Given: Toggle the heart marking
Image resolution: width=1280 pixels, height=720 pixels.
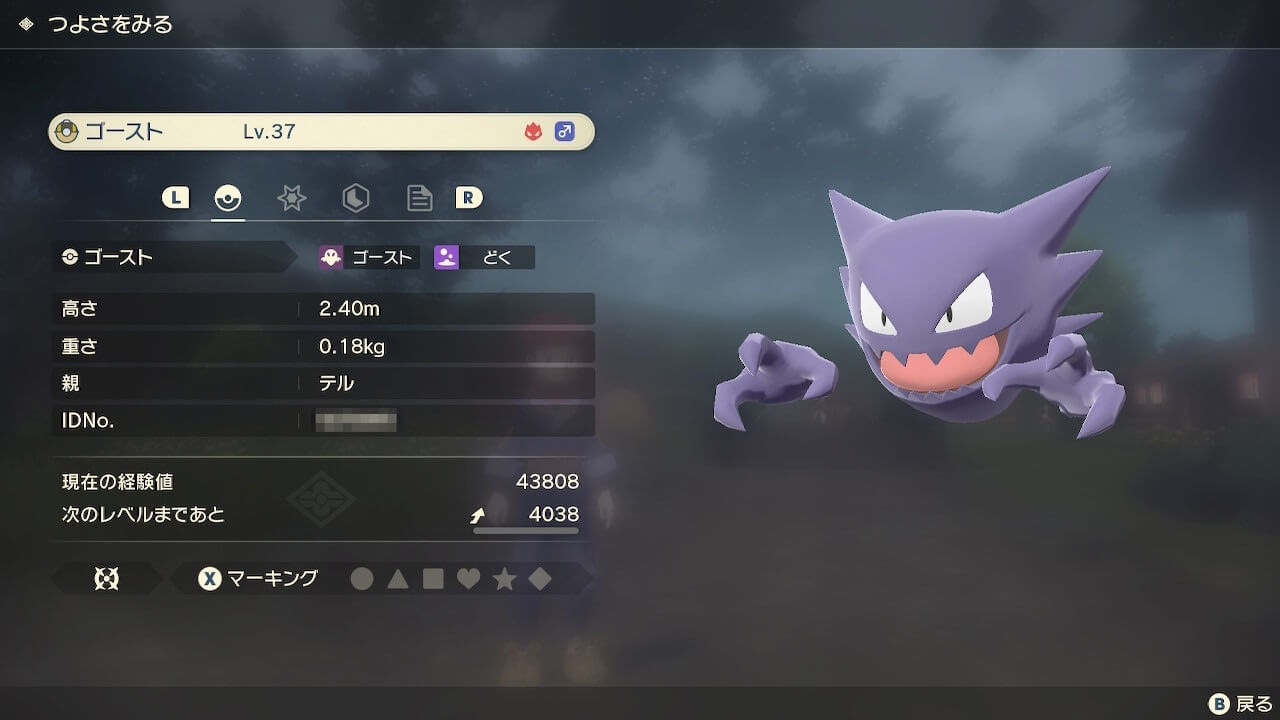Looking at the screenshot, I should pyautogui.click(x=468, y=579).
